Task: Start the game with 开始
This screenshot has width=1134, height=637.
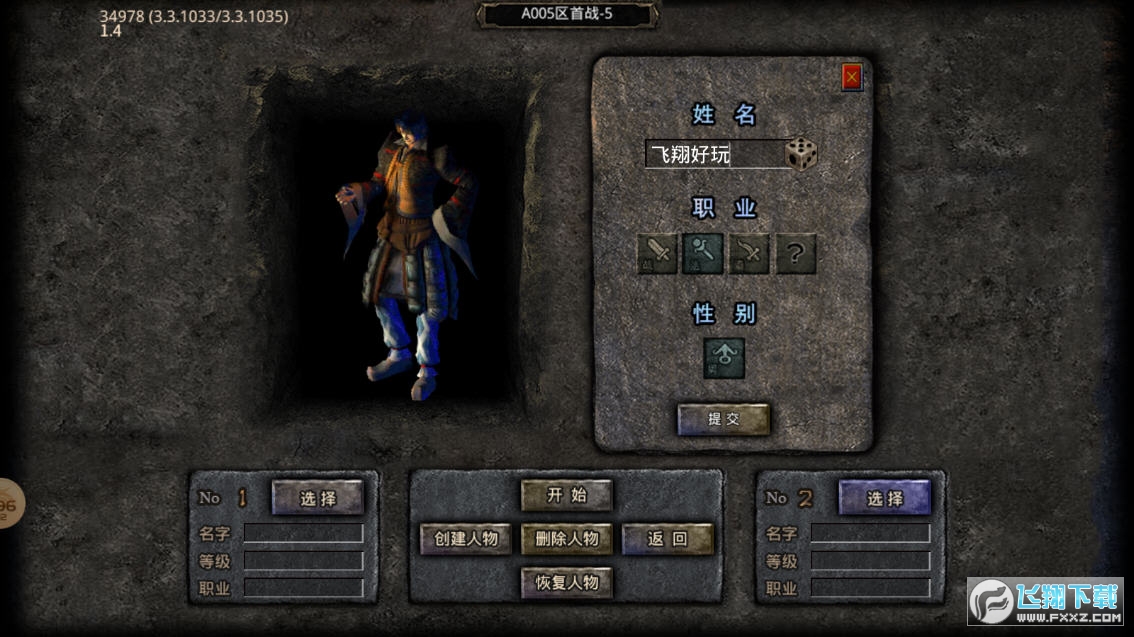Action: click(x=567, y=495)
